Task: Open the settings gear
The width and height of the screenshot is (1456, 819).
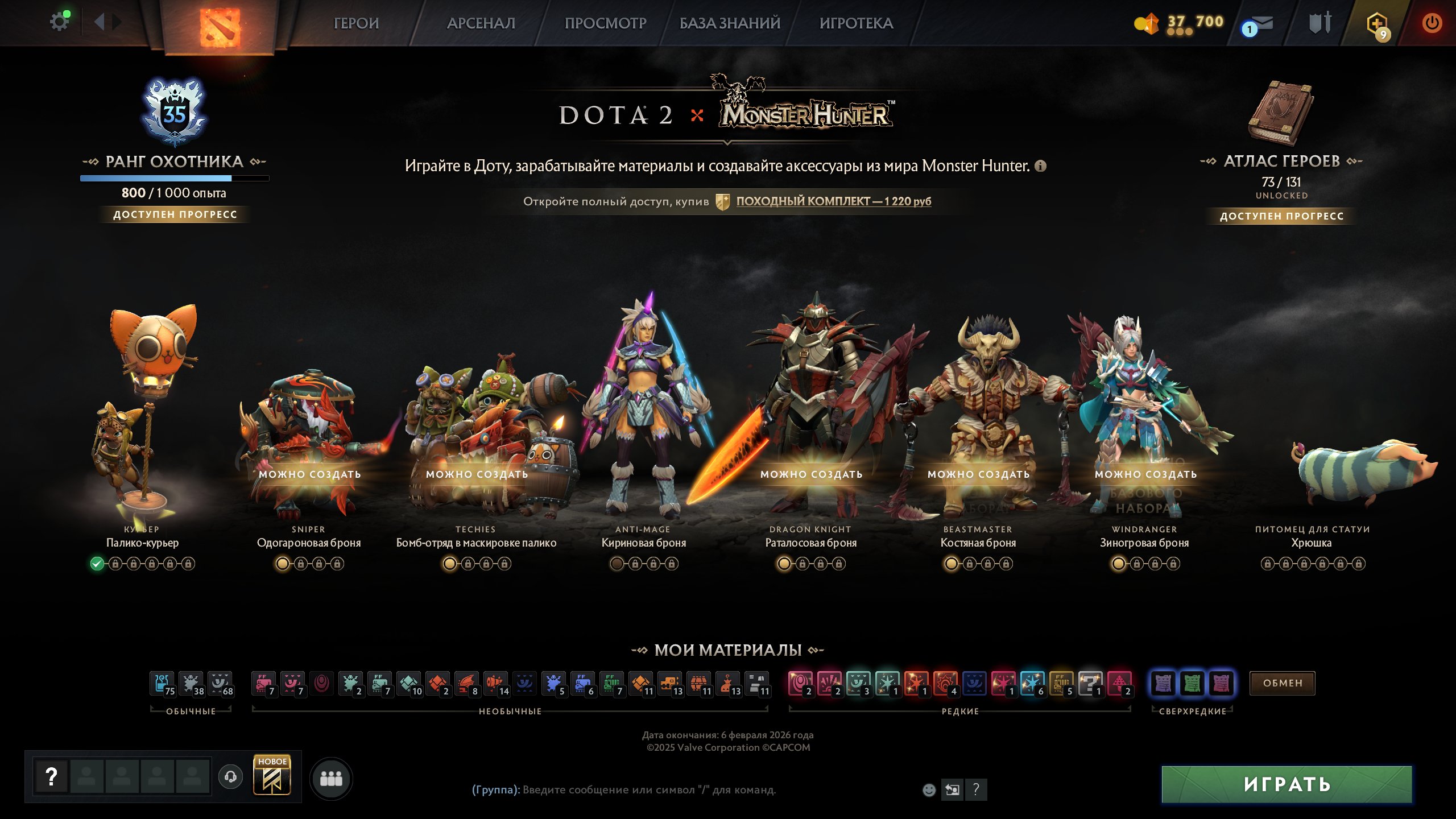Action: (x=60, y=20)
